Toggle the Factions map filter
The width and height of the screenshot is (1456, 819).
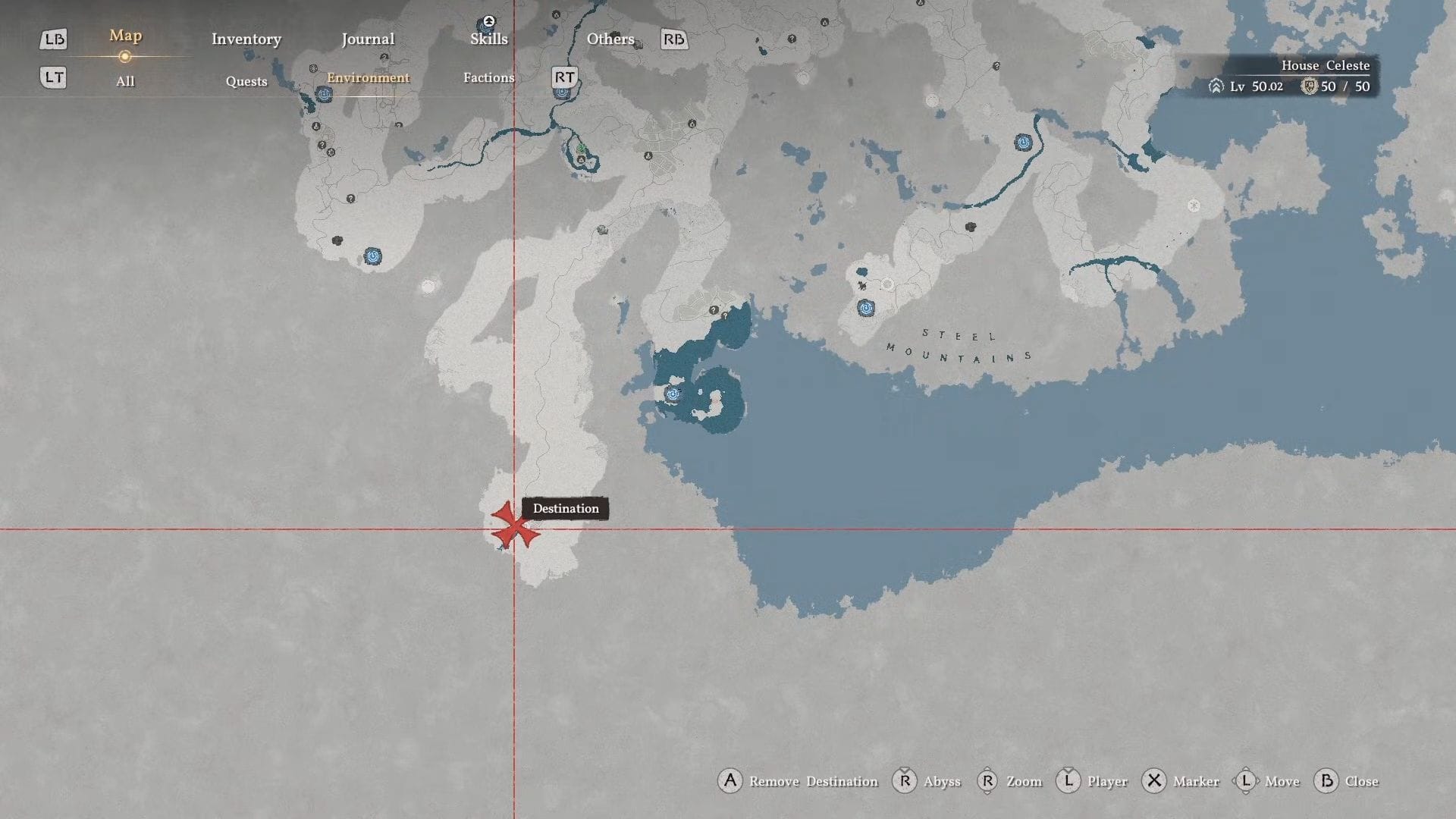pyautogui.click(x=488, y=77)
